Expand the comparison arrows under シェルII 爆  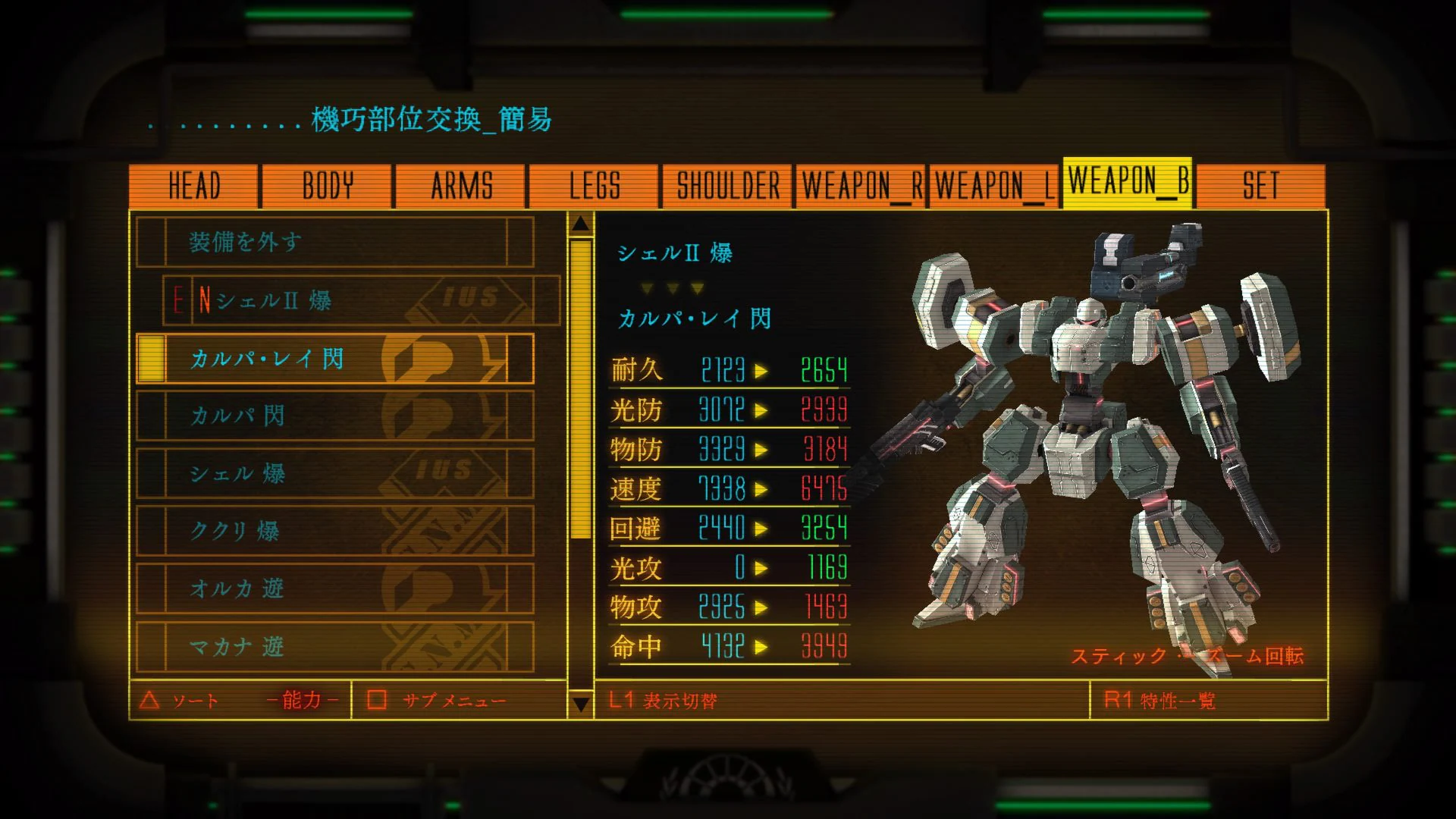pos(671,287)
